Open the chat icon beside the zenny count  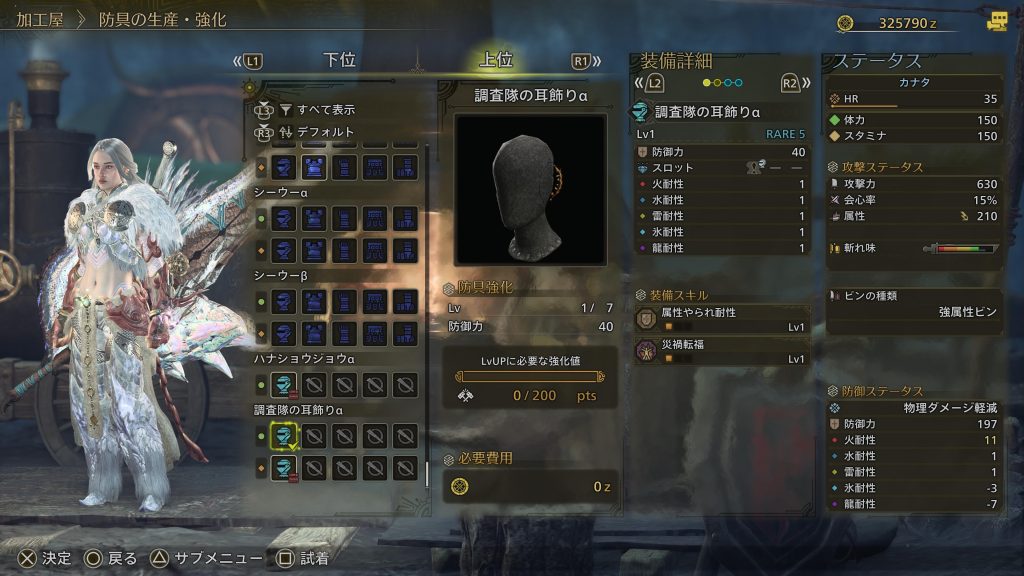997,21
